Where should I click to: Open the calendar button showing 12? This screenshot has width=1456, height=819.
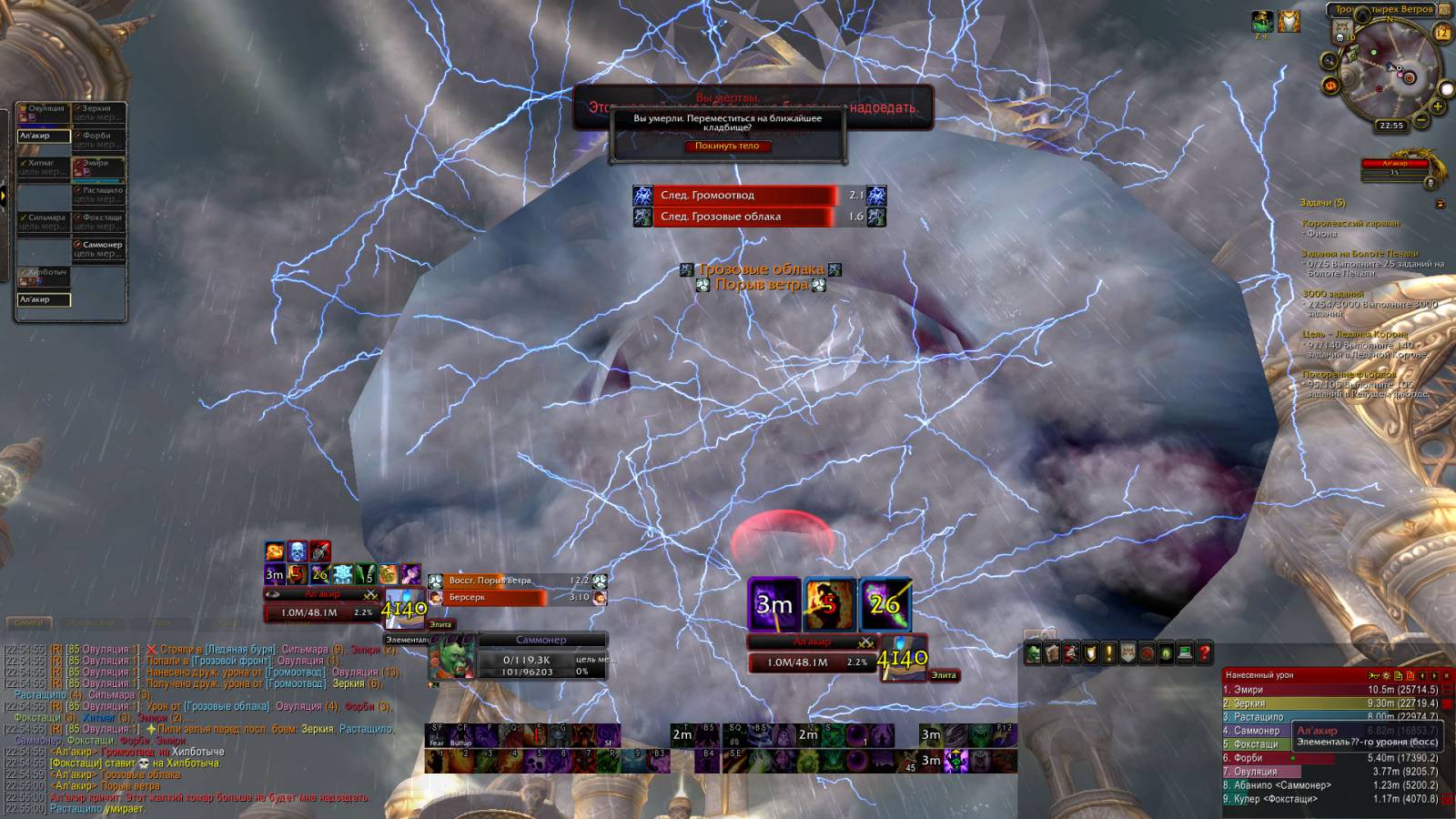click(x=1442, y=33)
